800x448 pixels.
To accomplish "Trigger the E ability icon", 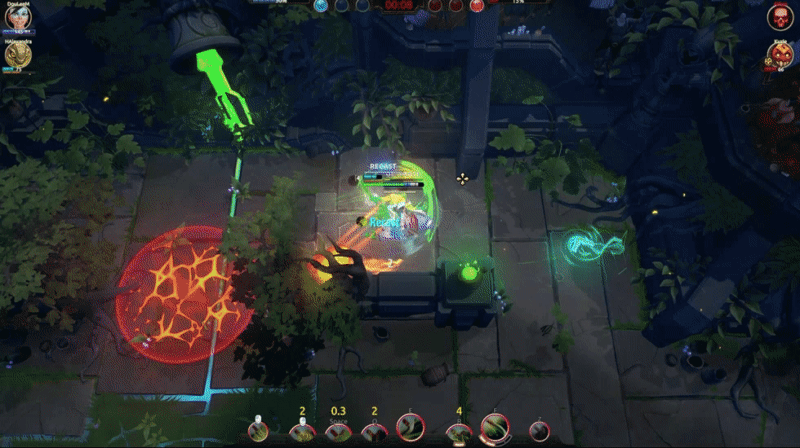I will (410, 429).
